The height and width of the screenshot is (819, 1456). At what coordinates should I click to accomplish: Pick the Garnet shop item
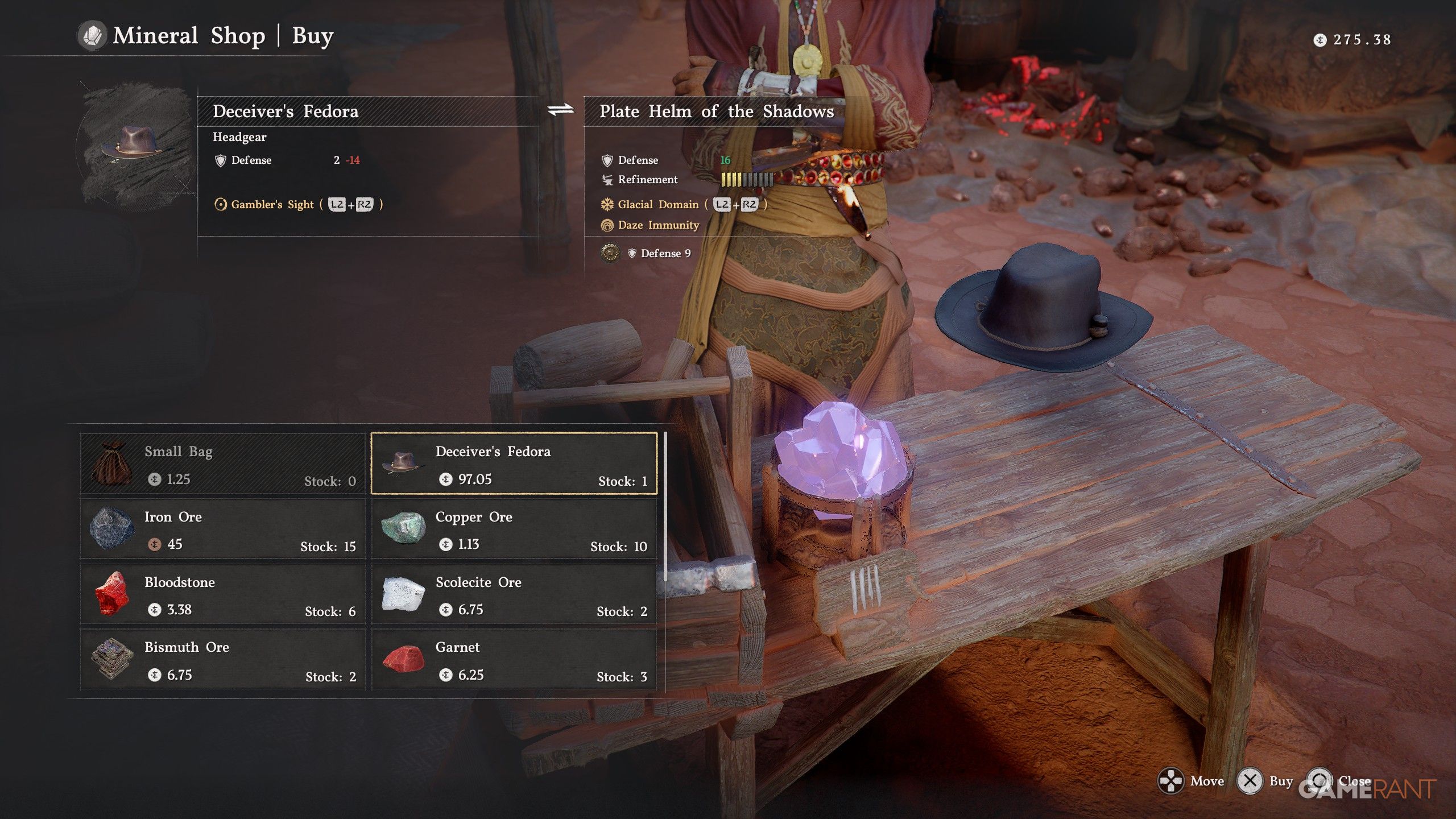click(514, 660)
